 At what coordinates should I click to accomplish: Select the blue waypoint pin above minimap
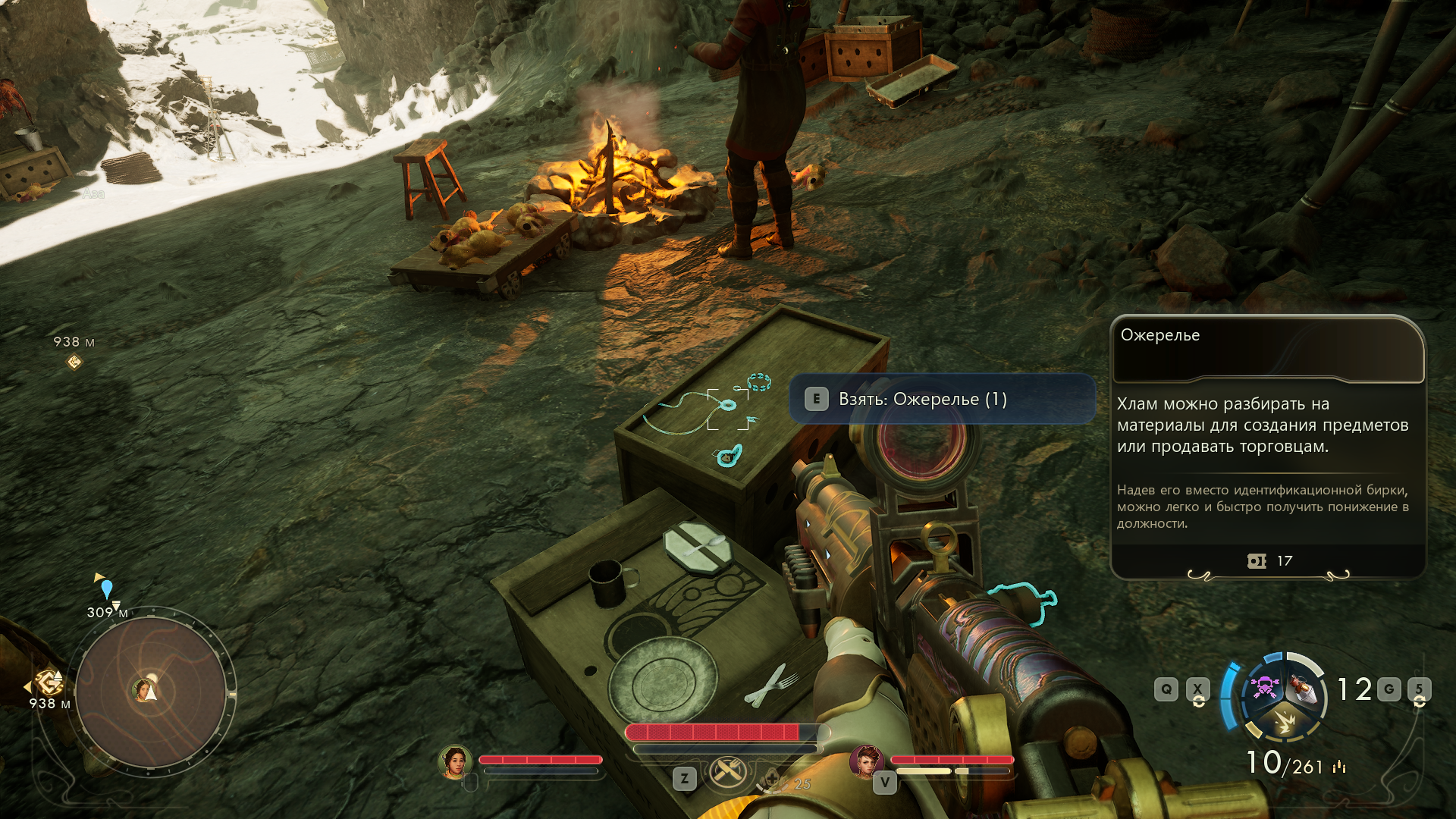[107, 589]
